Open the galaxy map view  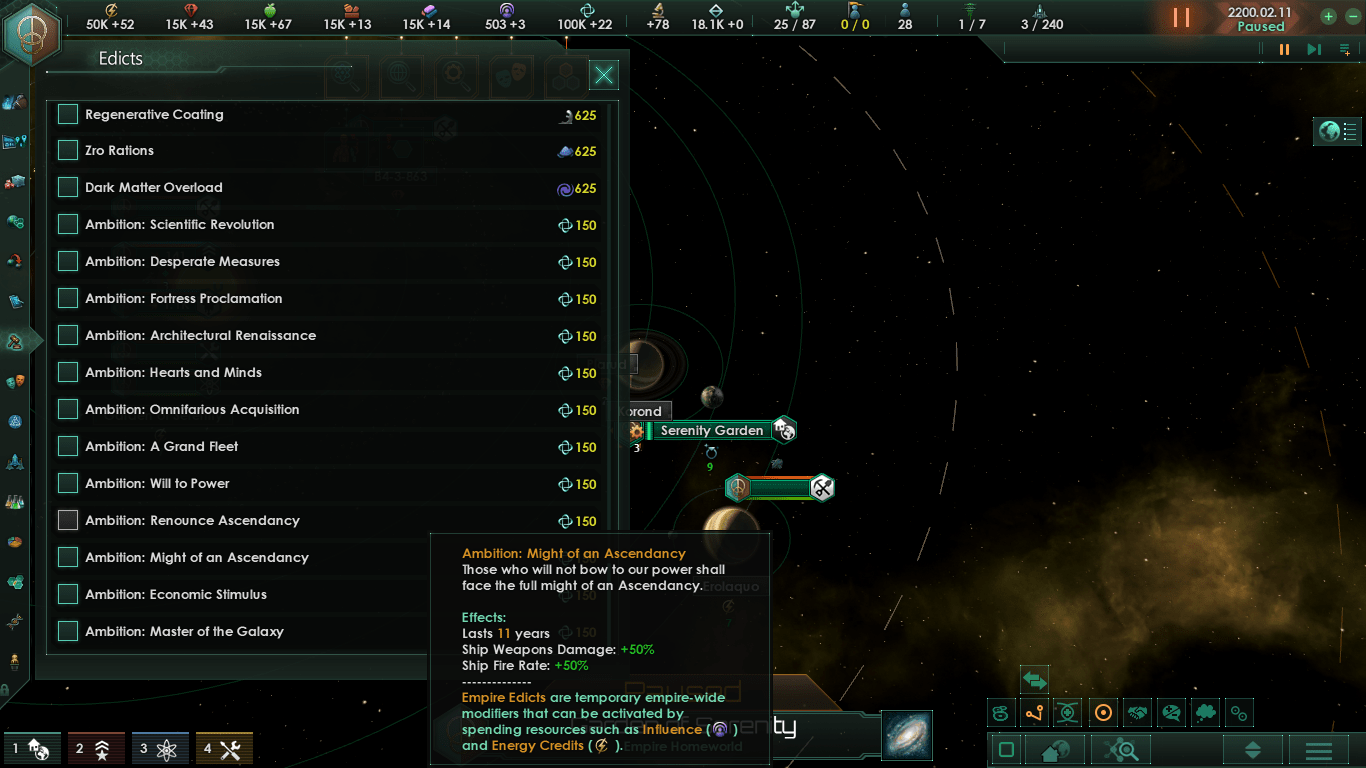coord(907,735)
